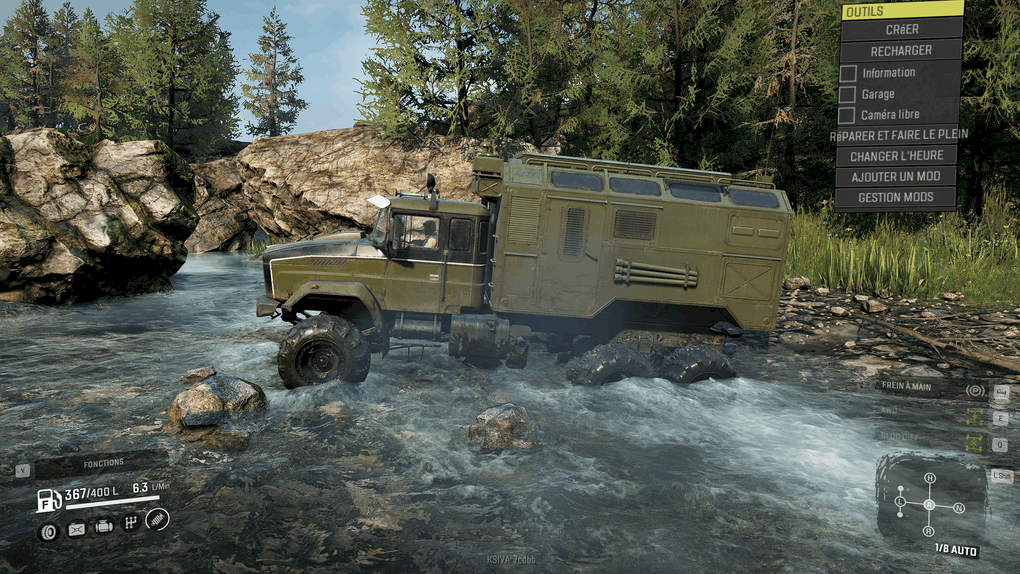1020x574 pixels.
Task: Choose RéPARER ET FAIRE LE PLEIN
Action: point(898,135)
